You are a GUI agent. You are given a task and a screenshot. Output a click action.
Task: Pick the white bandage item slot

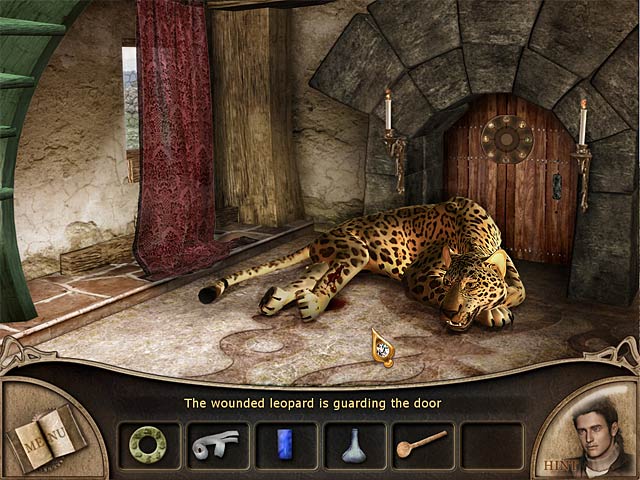coord(217,444)
